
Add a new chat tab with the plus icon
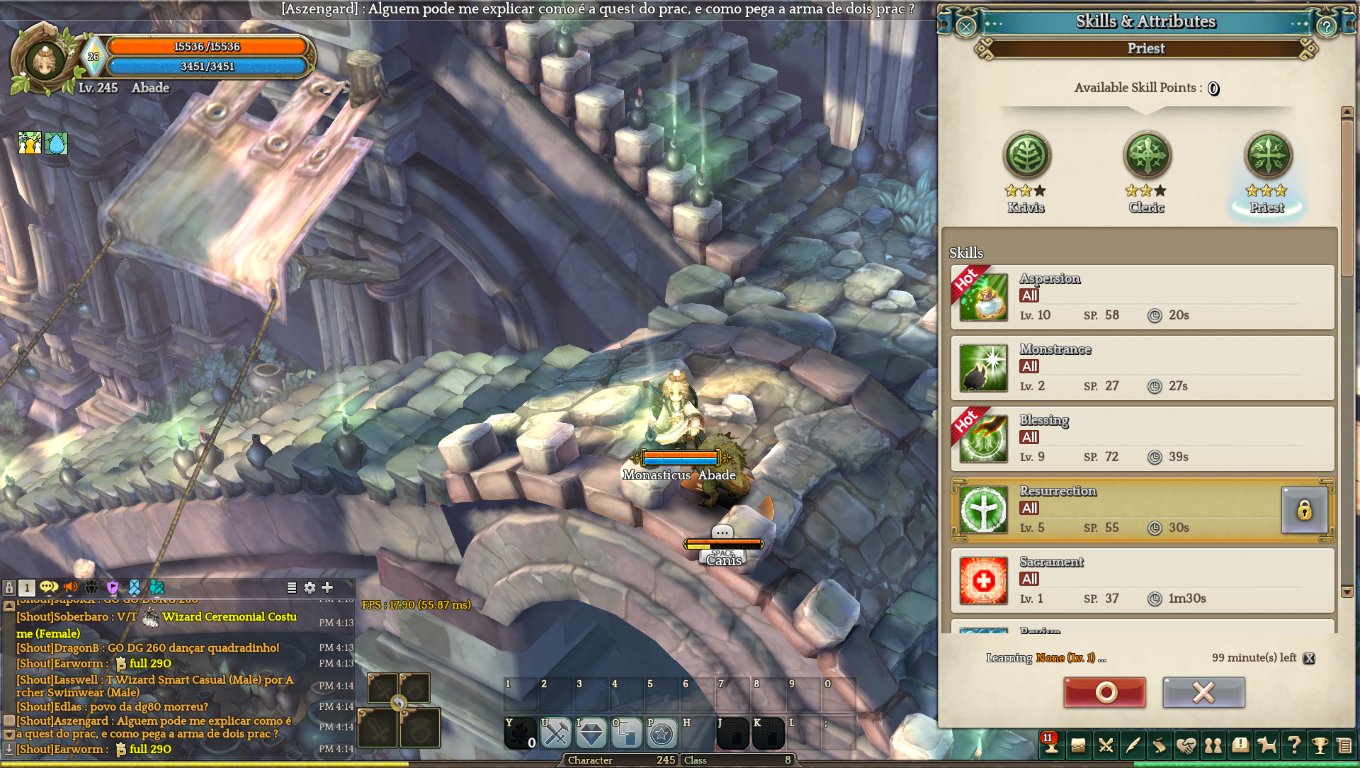coord(327,587)
